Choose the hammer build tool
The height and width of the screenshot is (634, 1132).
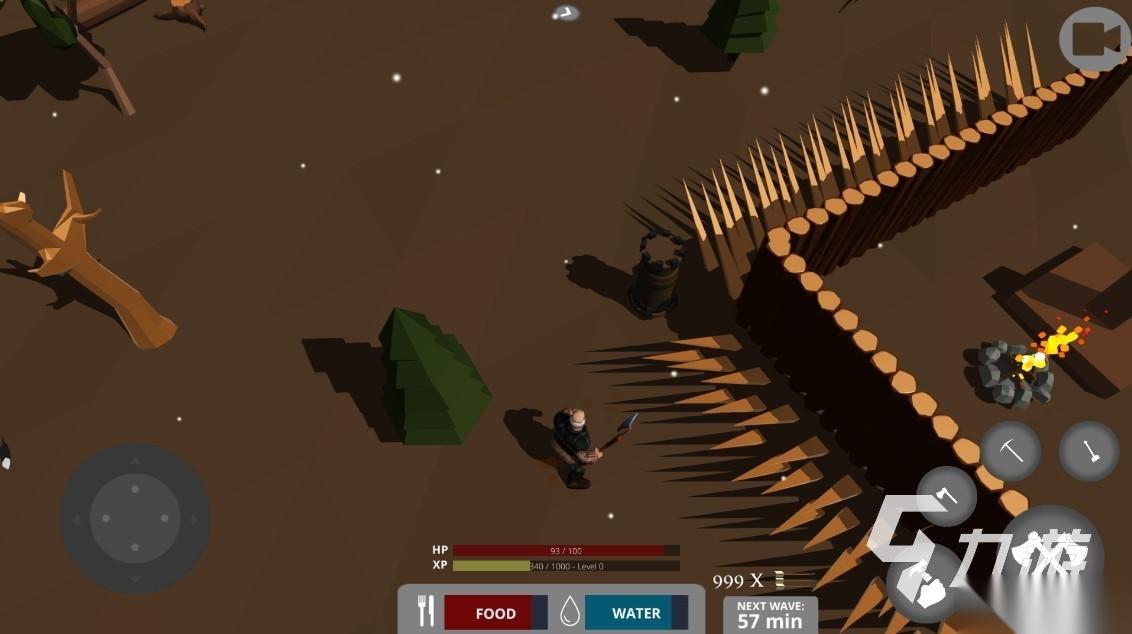click(x=1089, y=452)
